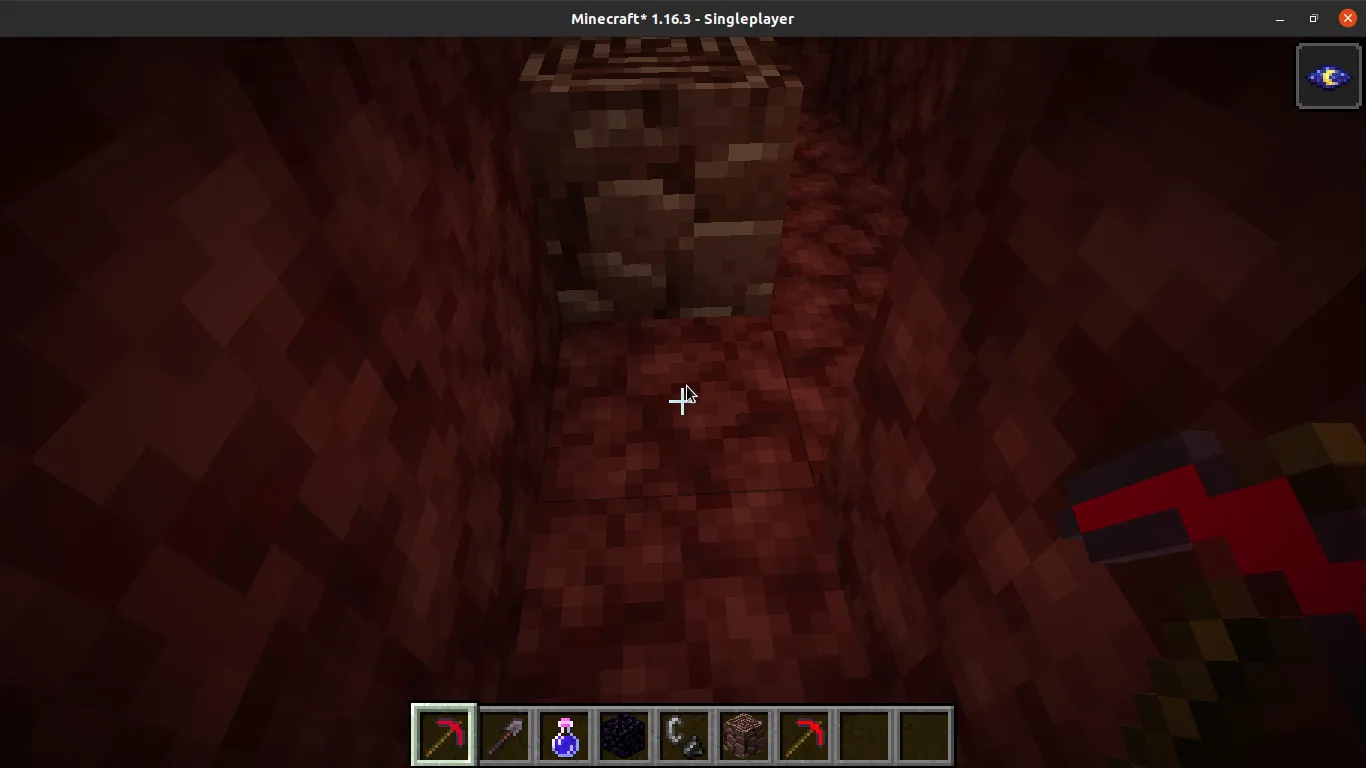Click the first empty hotbar slot
The image size is (1366, 768).
pos(863,735)
